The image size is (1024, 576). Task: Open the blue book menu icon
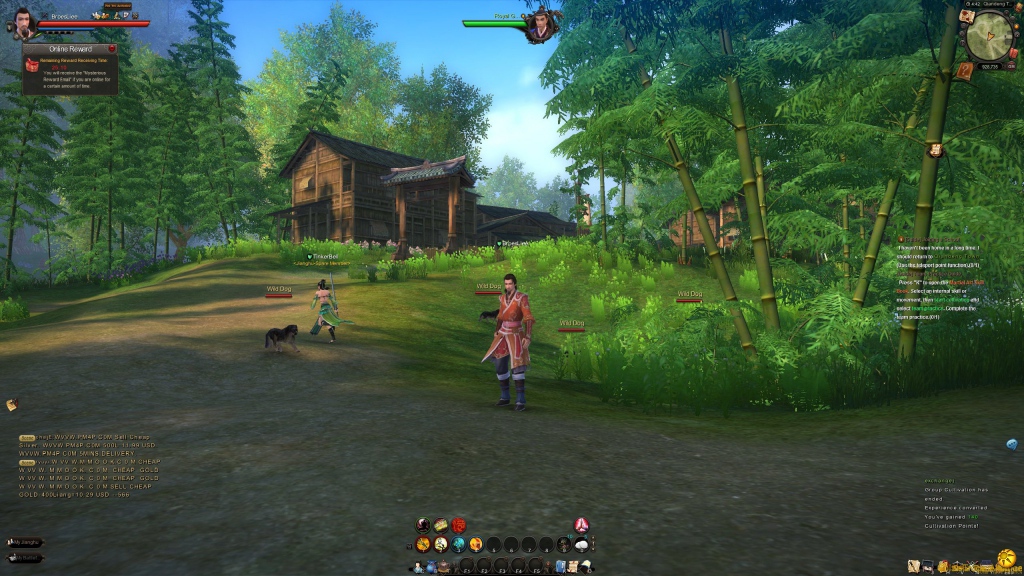click(561, 567)
